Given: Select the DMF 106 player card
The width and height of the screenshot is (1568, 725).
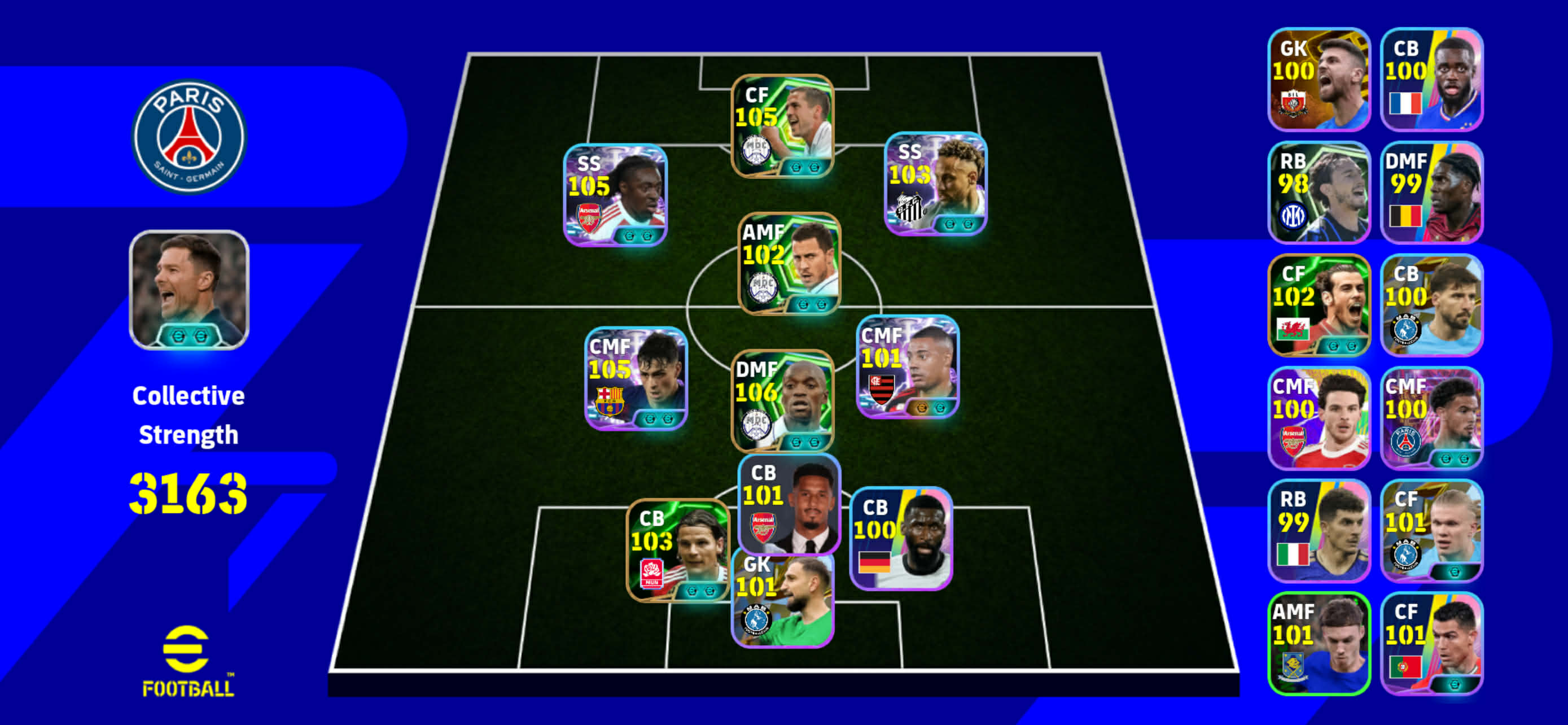Looking at the screenshot, I should coord(782,400).
